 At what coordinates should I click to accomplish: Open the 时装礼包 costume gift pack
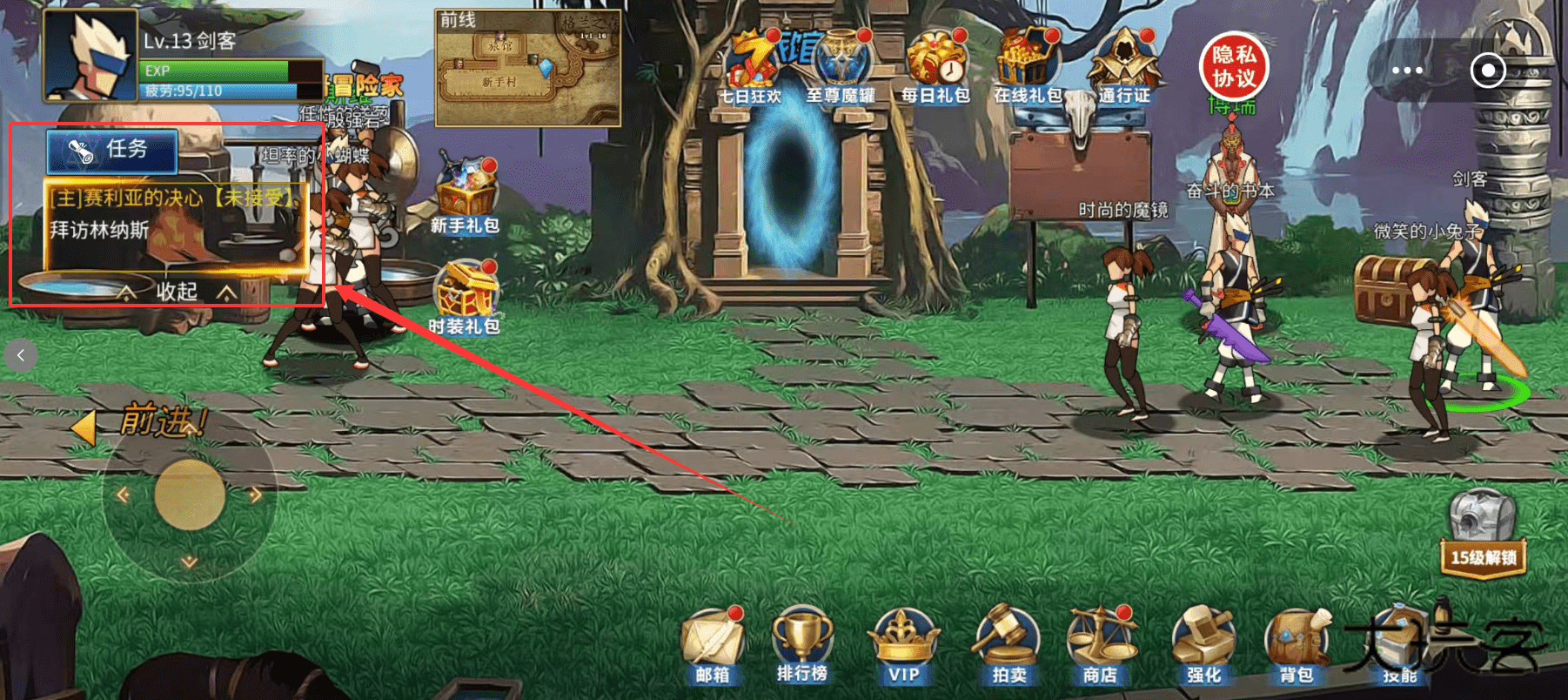[x=466, y=298]
